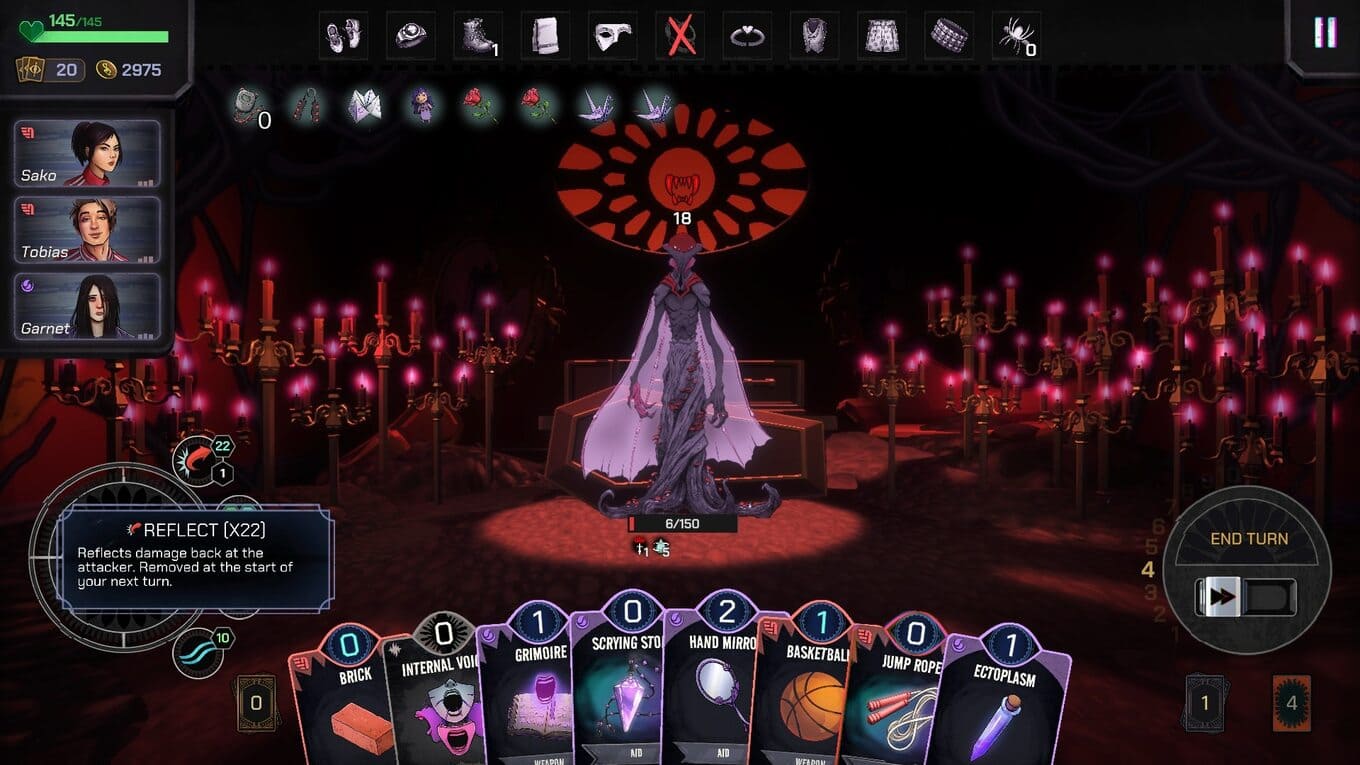Open the orange exhaust pile showing 4
The image size is (1360, 765).
(x=1291, y=703)
